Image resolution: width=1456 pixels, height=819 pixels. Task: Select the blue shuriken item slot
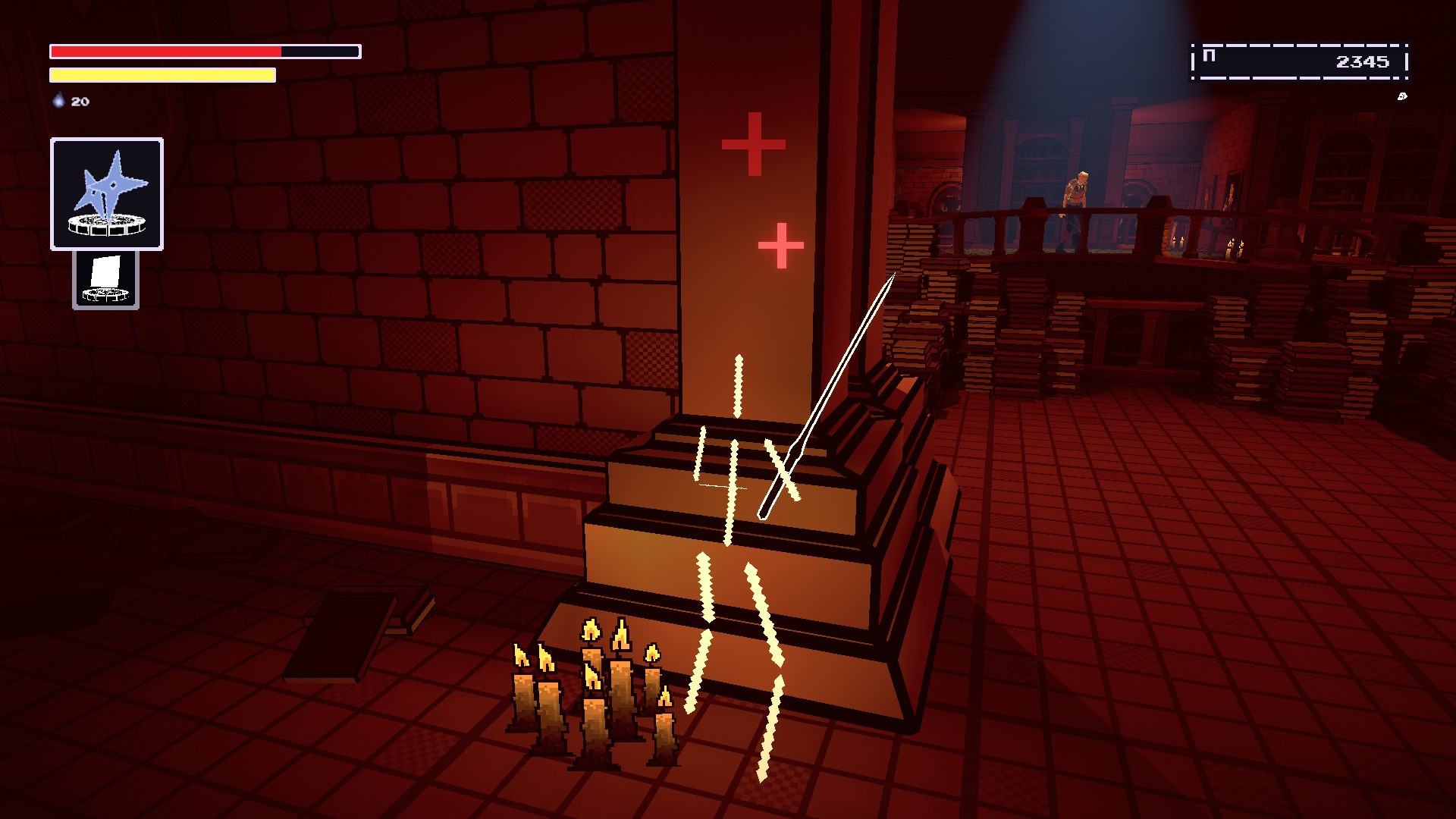tap(107, 193)
